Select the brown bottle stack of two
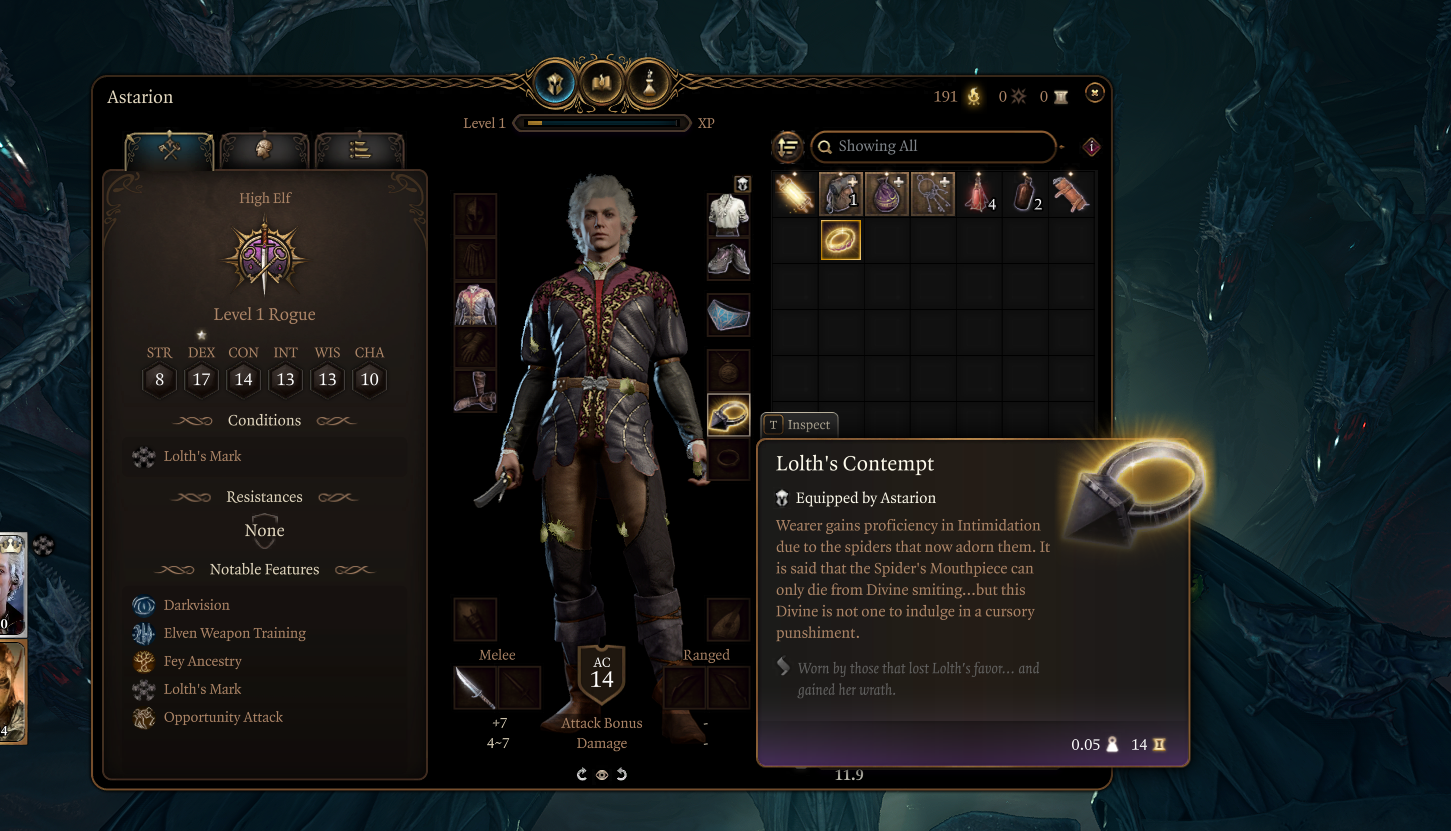The width and height of the screenshot is (1451, 831). (x=1025, y=194)
